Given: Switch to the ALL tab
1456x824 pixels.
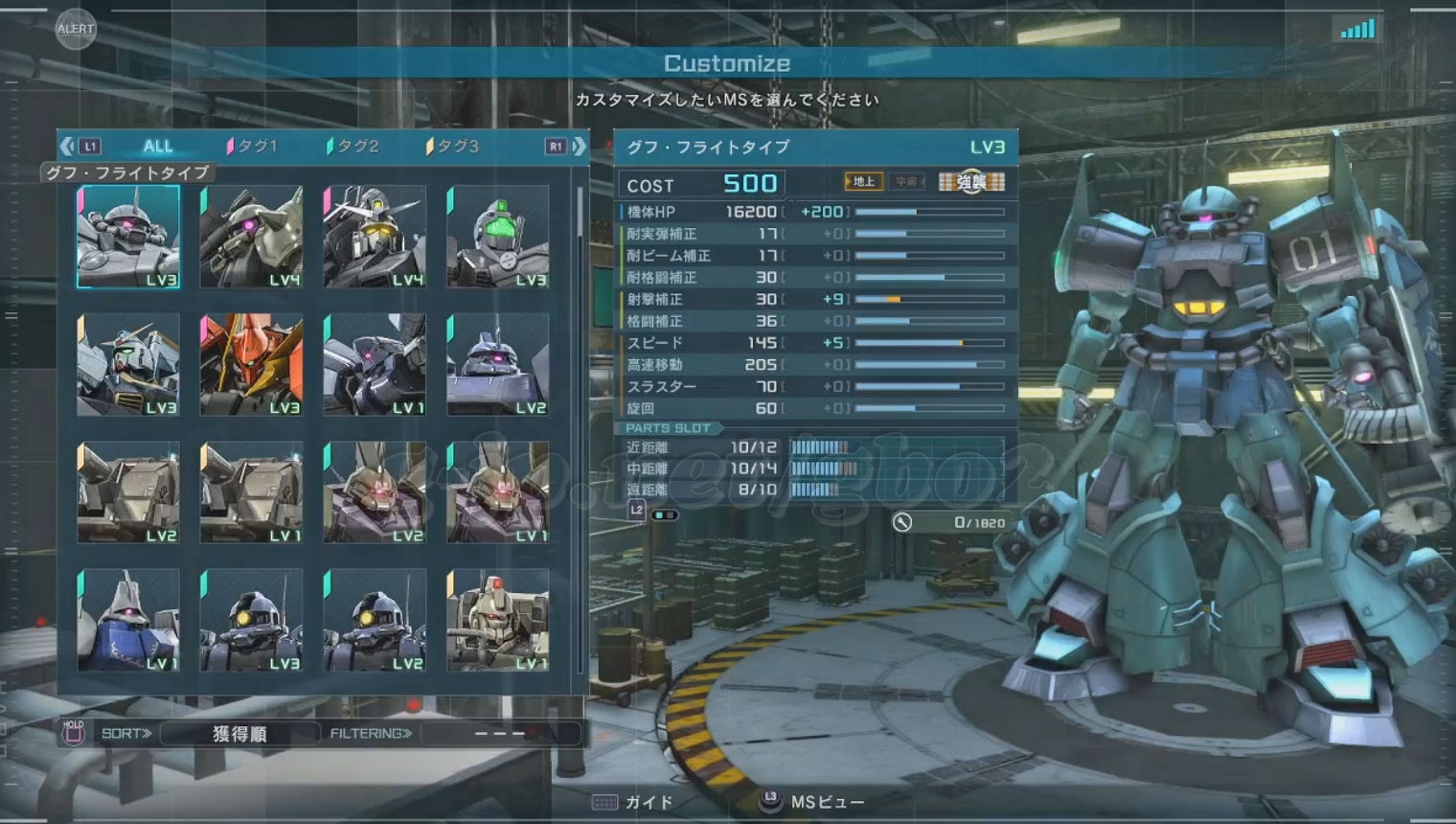Looking at the screenshot, I should tap(158, 147).
